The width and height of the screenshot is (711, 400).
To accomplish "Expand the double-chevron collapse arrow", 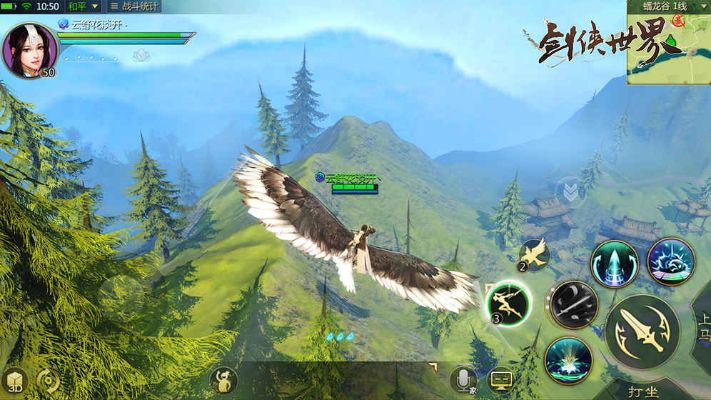I will tap(569, 190).
